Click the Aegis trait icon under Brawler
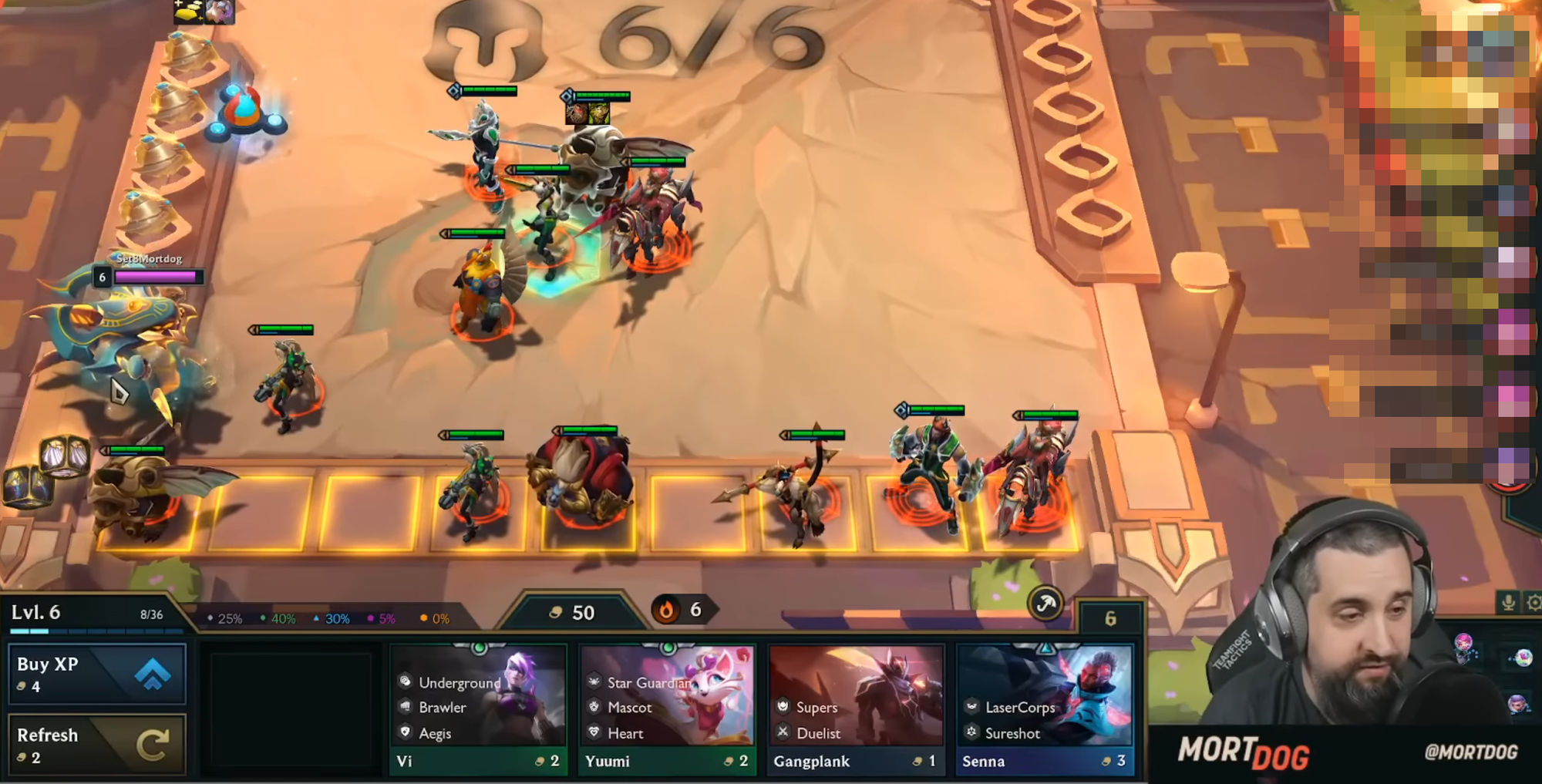 pos(405,734)
